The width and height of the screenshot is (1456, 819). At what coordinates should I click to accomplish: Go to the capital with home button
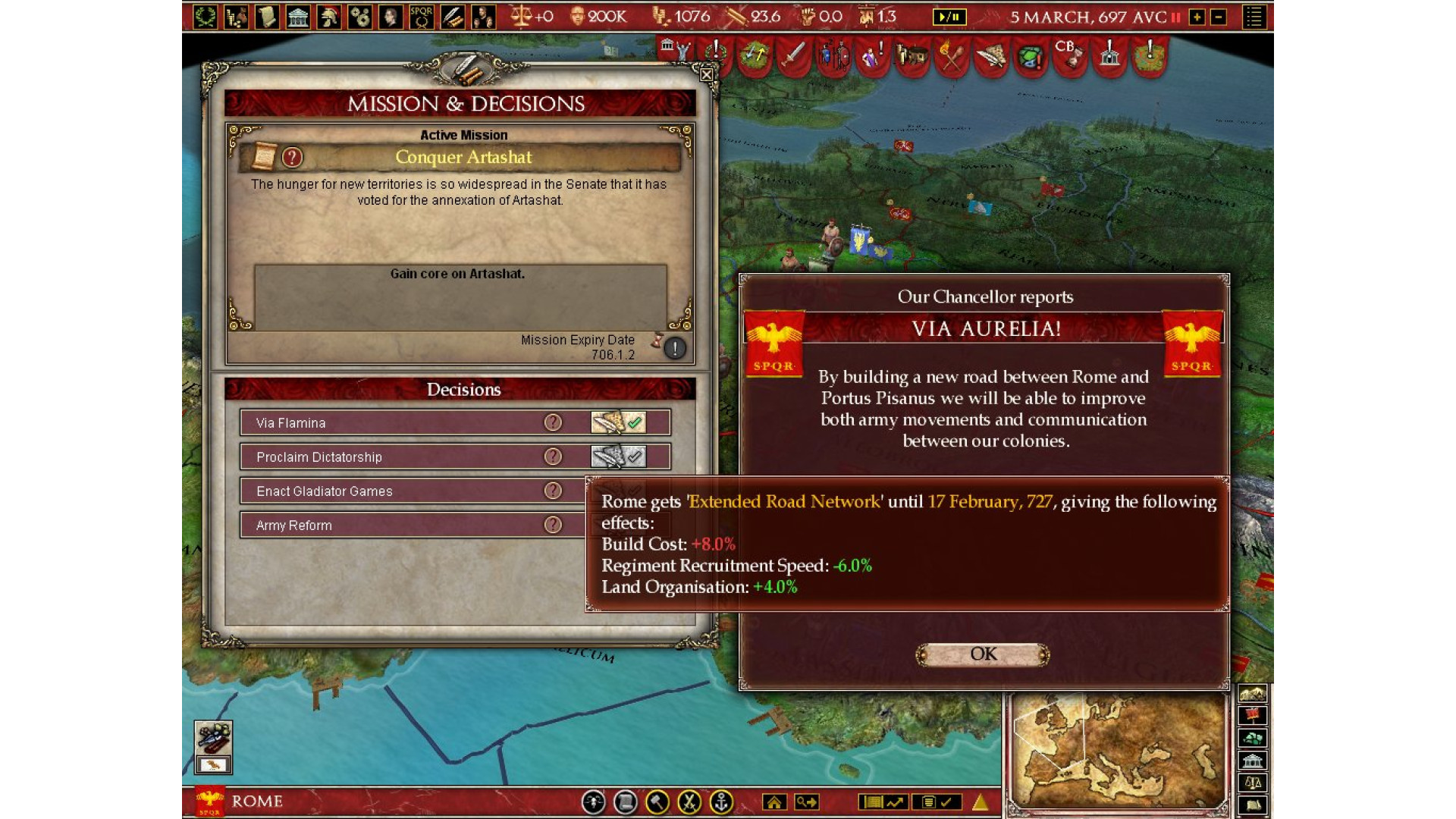tap(774, 802)
